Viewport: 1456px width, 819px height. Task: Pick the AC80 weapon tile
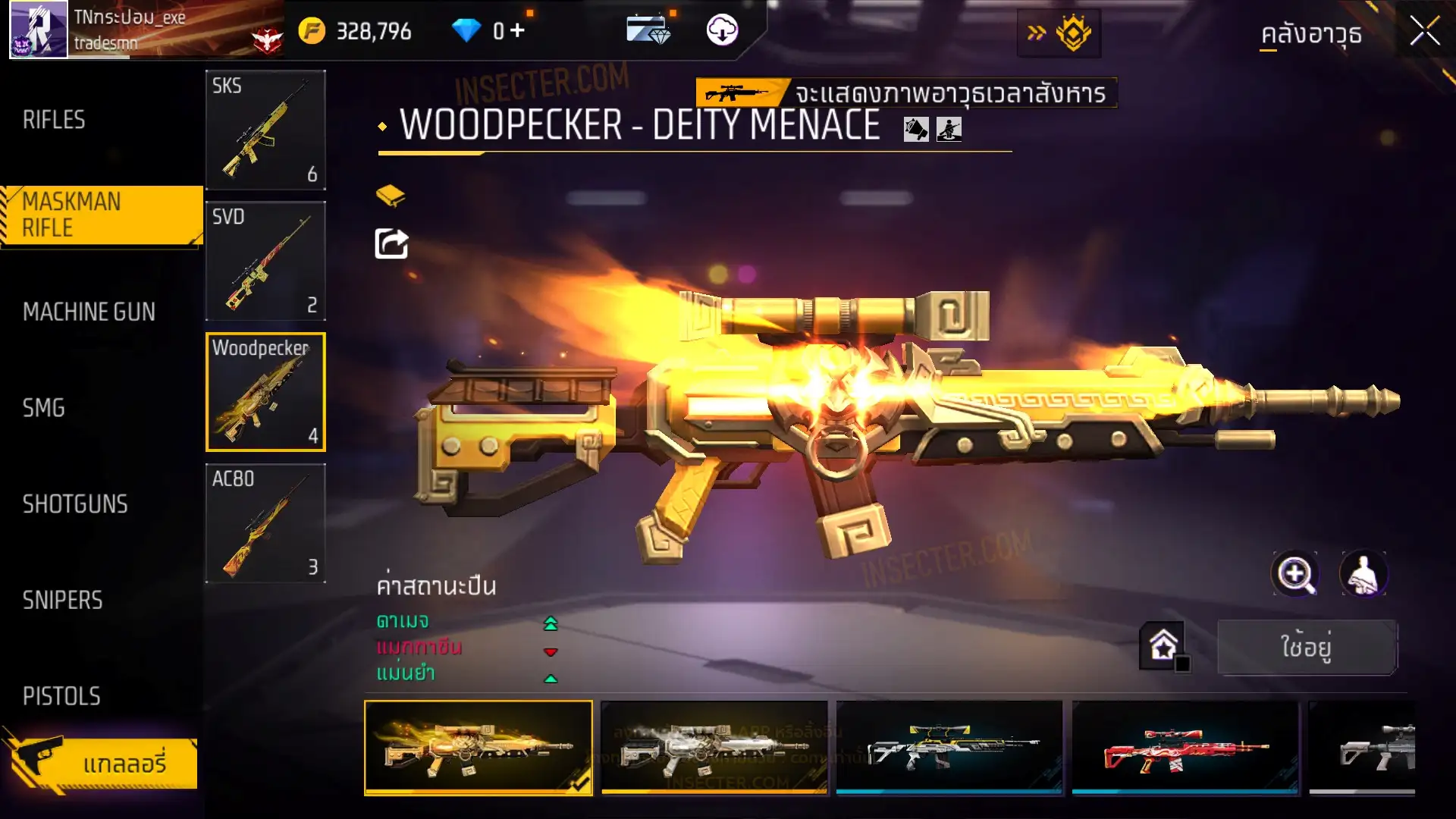[265, 523]
